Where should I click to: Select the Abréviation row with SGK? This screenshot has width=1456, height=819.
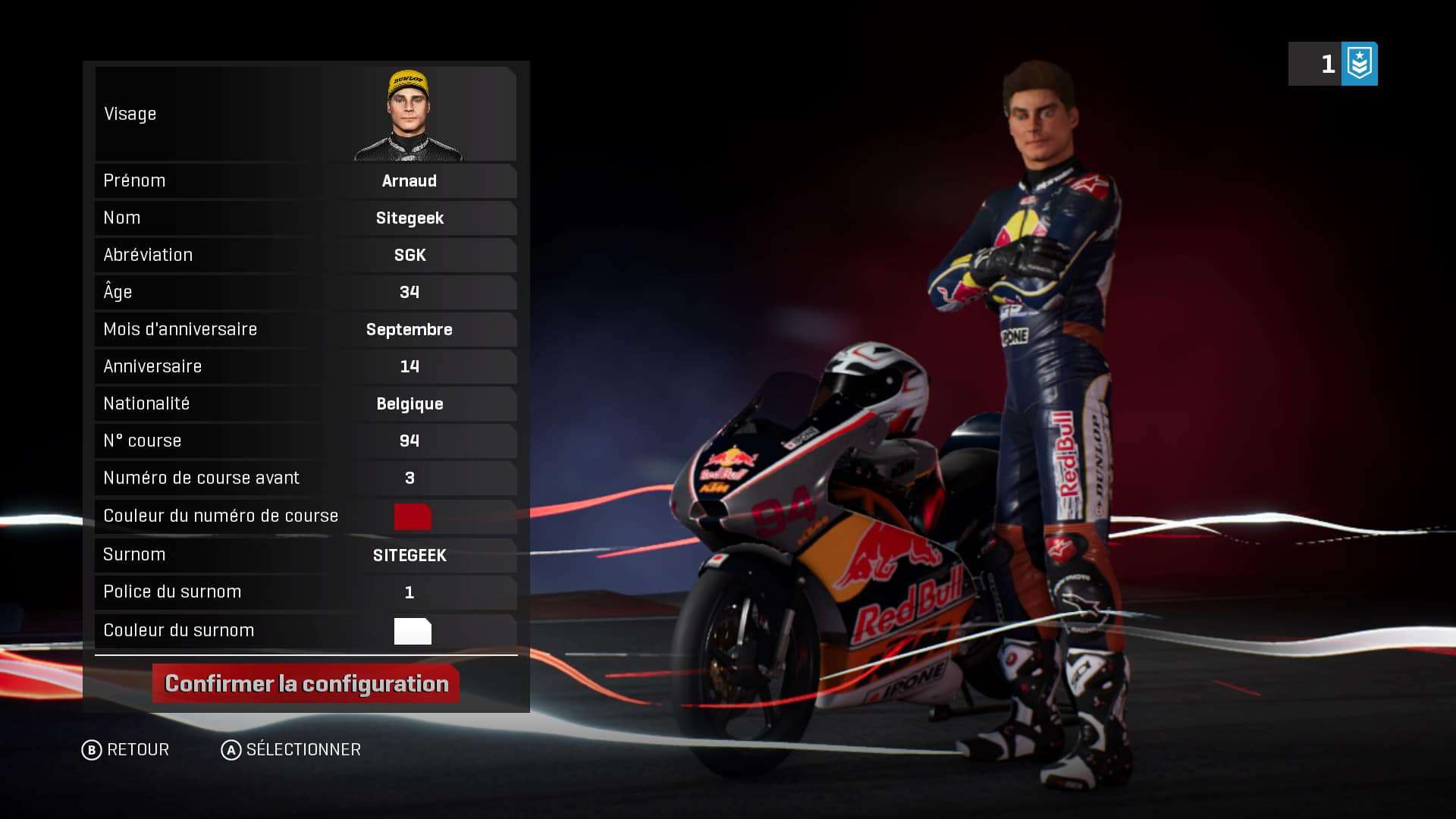(x=306, y=255)
